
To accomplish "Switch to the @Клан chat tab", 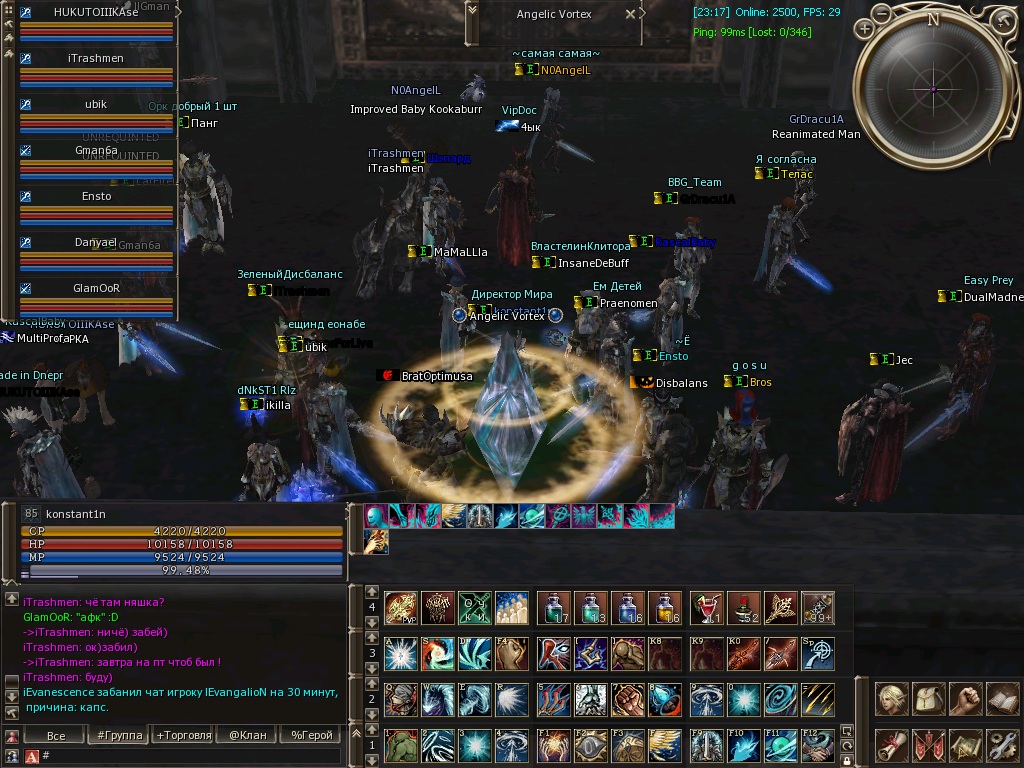I will (x=247, y=735).
